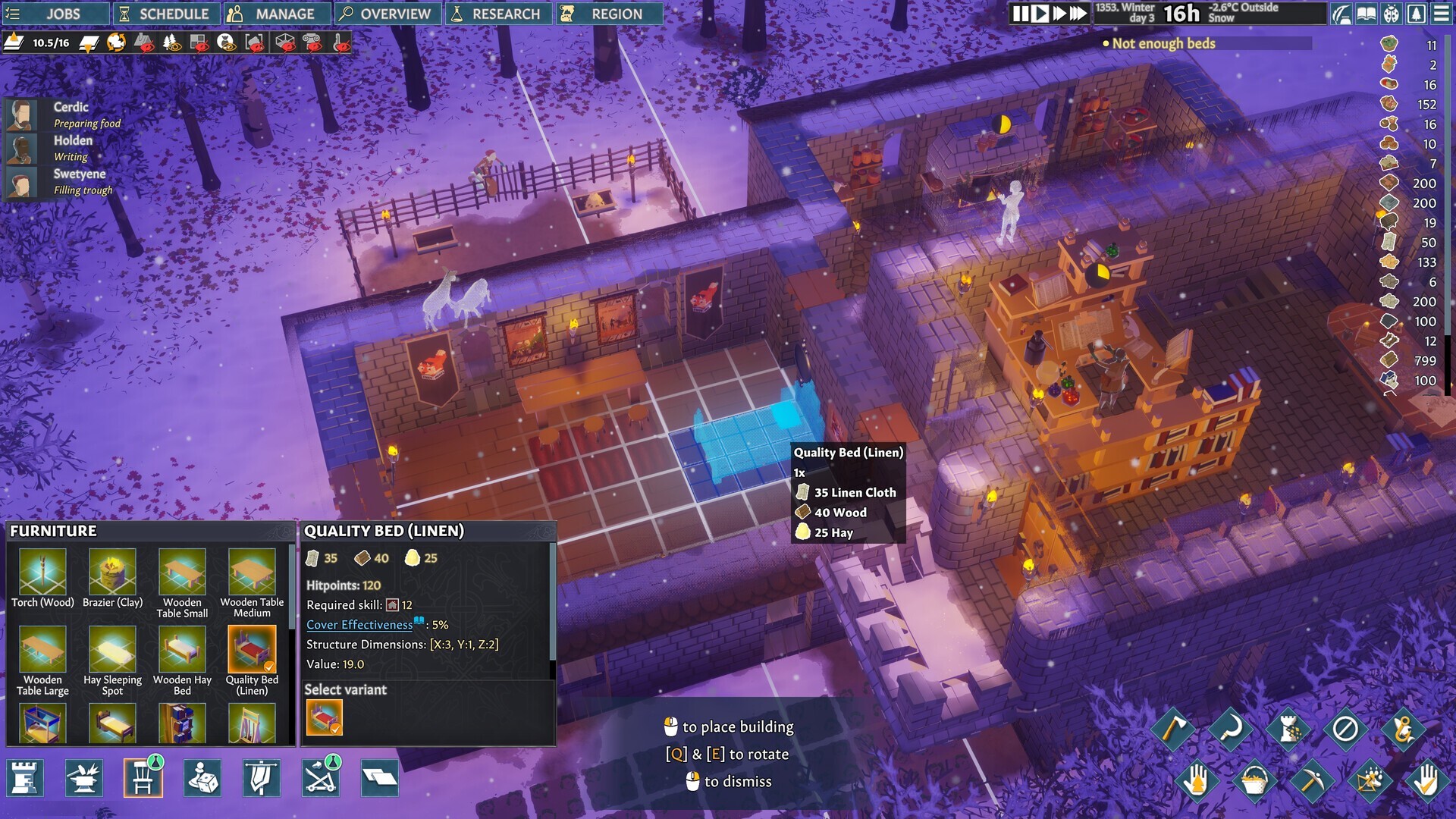The height and width of the screenshot is (819, 1456).
Task: Open the Entertainment category with the dice icon
Action: tap(202, 778)
